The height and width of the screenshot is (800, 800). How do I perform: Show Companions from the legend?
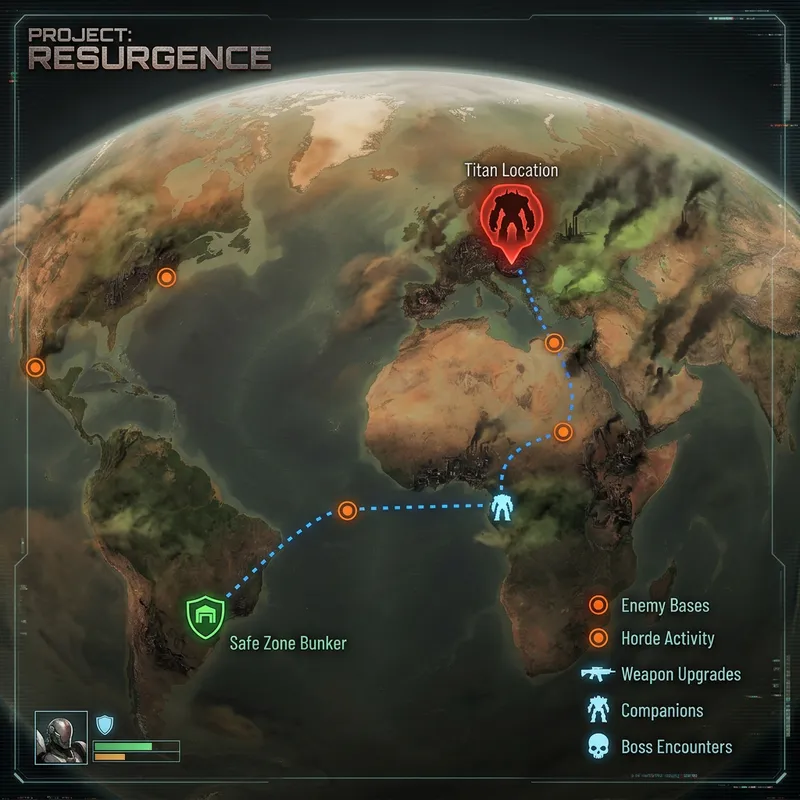pos(661,711)
